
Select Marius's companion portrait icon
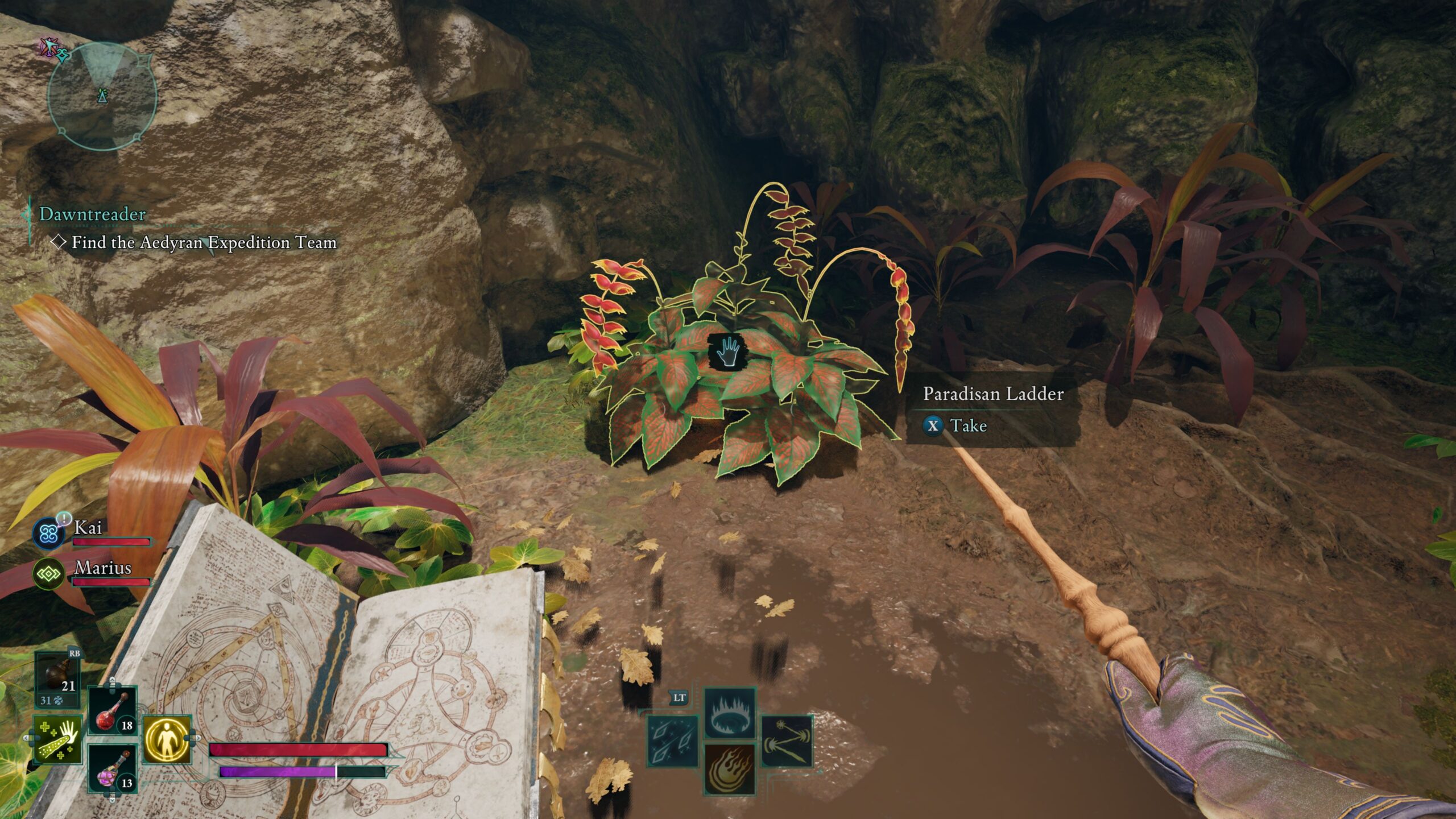49,573
